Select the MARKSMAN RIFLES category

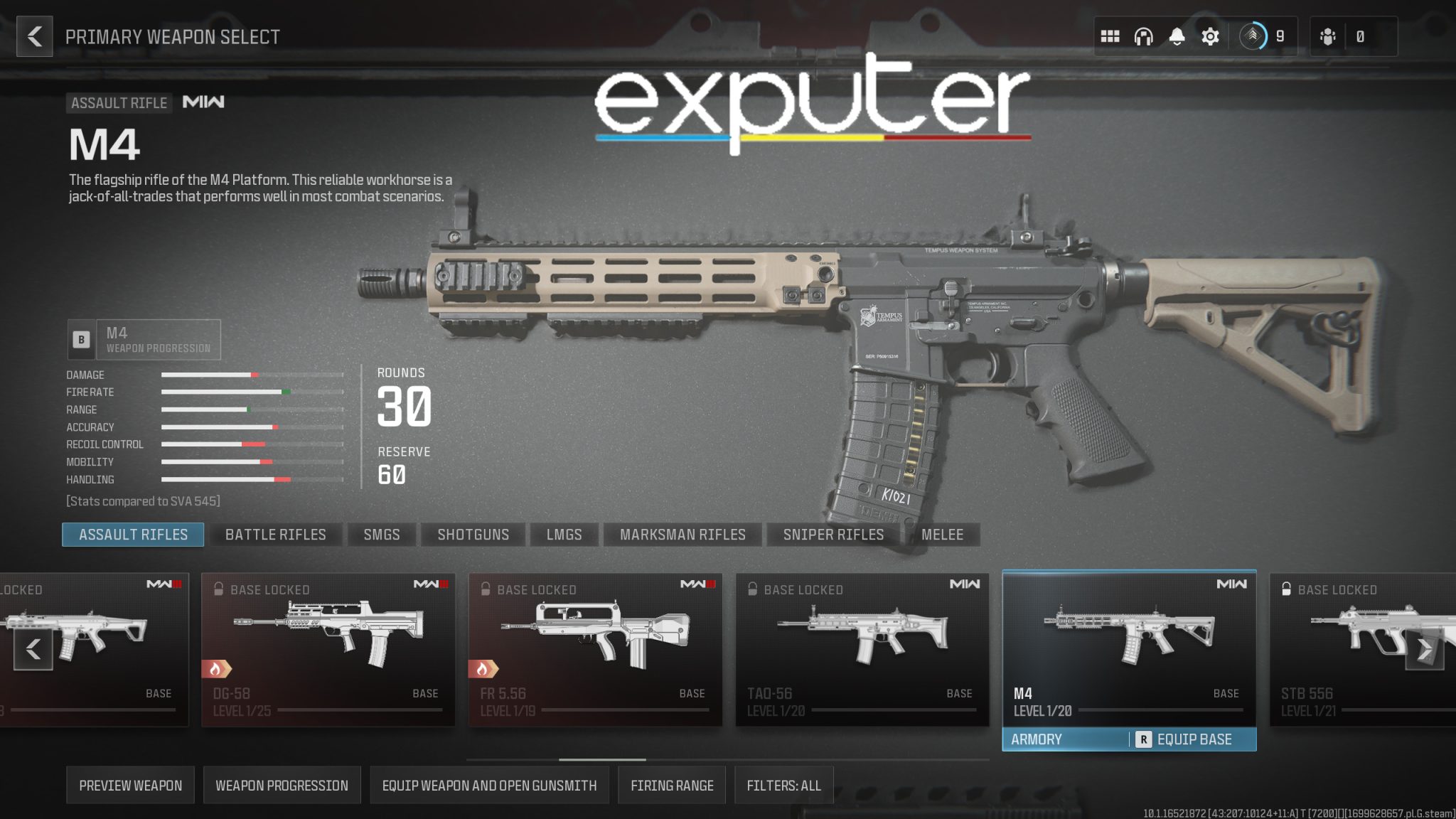click(x=682, y=535)
